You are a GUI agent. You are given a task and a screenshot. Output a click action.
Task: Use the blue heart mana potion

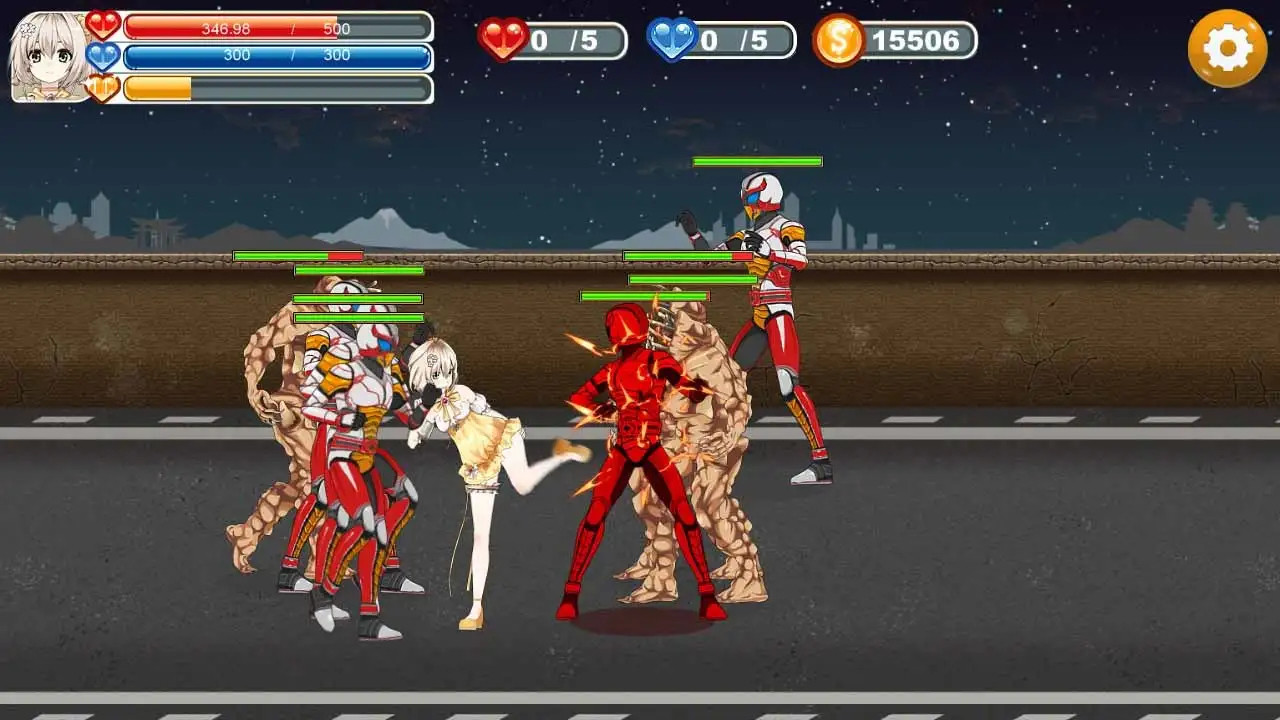673,40
